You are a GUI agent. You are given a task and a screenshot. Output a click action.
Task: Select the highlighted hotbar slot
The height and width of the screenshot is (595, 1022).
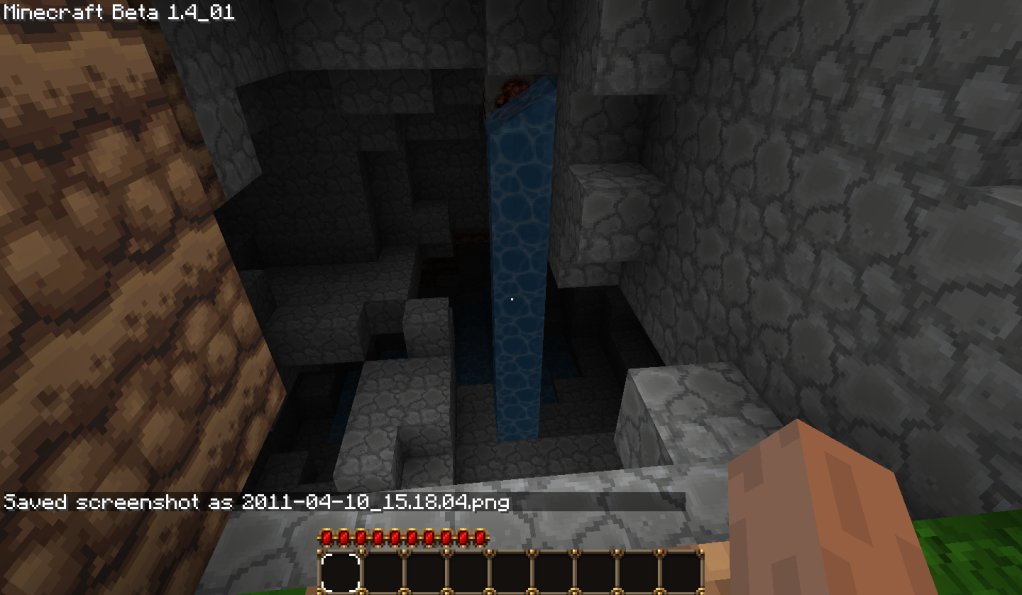(340, 573)
